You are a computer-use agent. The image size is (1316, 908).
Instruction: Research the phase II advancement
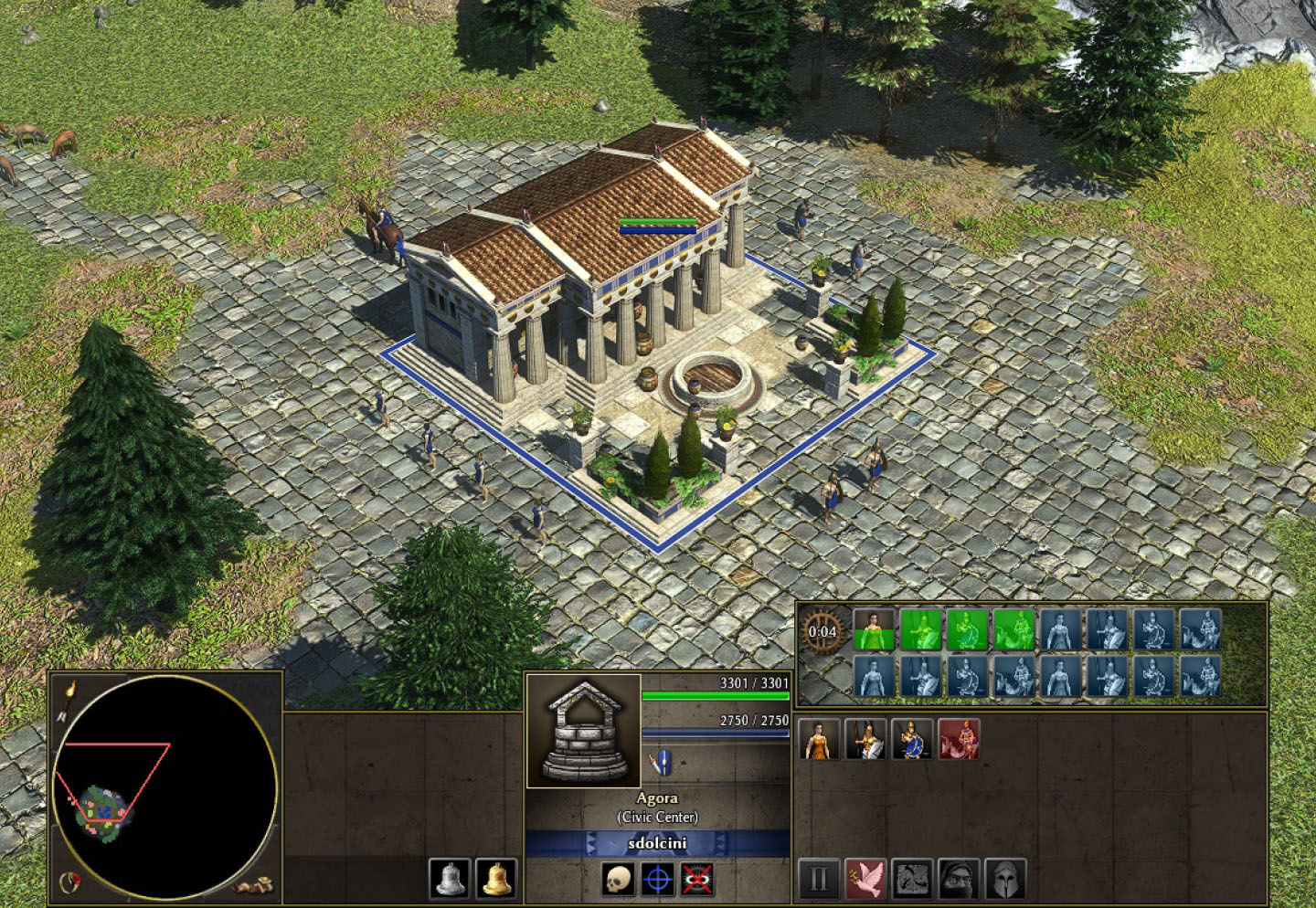pos(819,879)
